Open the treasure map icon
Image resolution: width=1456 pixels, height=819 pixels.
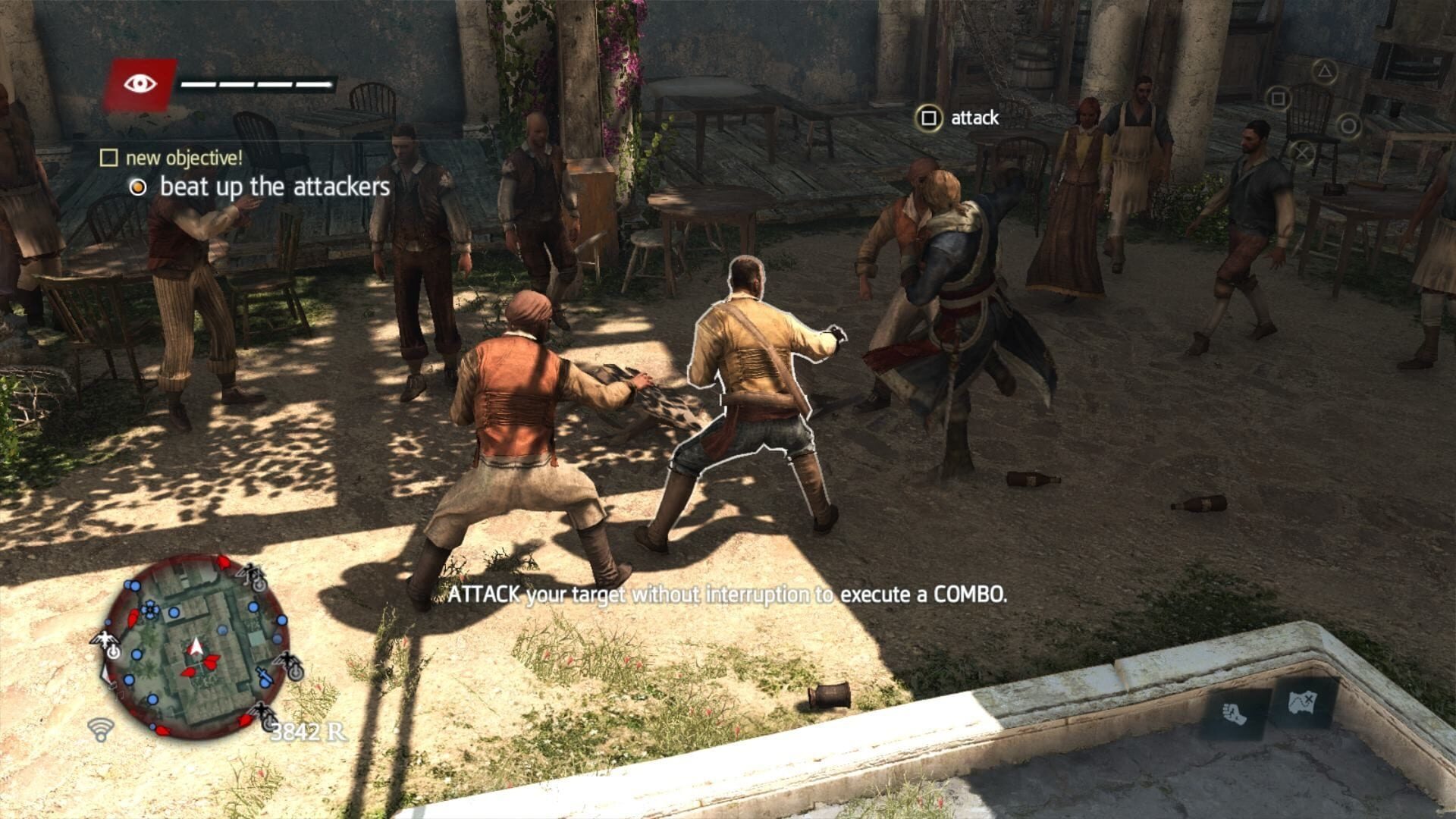point(1303,702)
